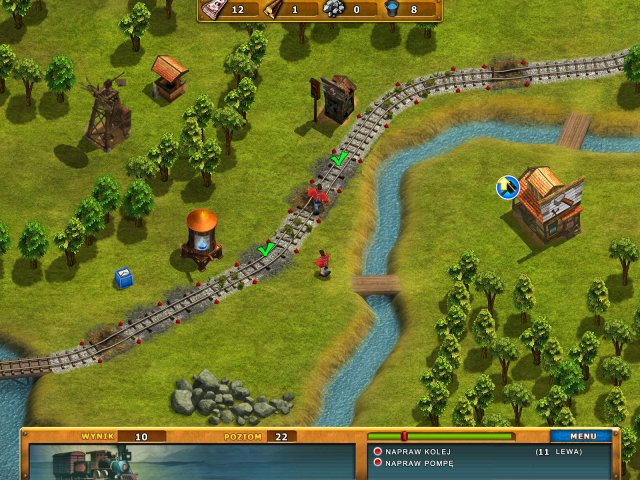Click the blue hammer build marker
This screenshot has height=480, width=640.
508,187
